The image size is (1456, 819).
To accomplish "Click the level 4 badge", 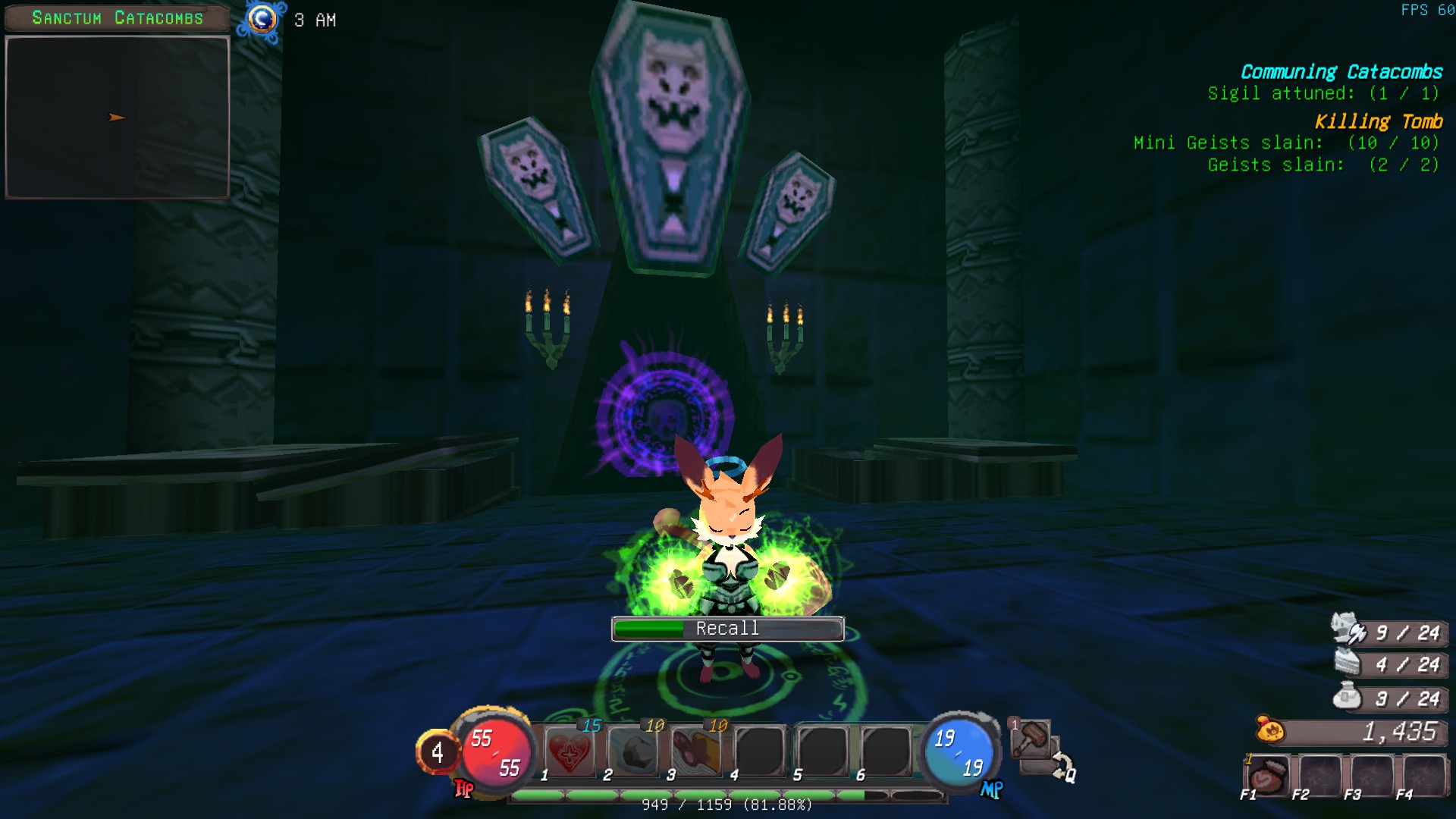I will pos(437,752).
